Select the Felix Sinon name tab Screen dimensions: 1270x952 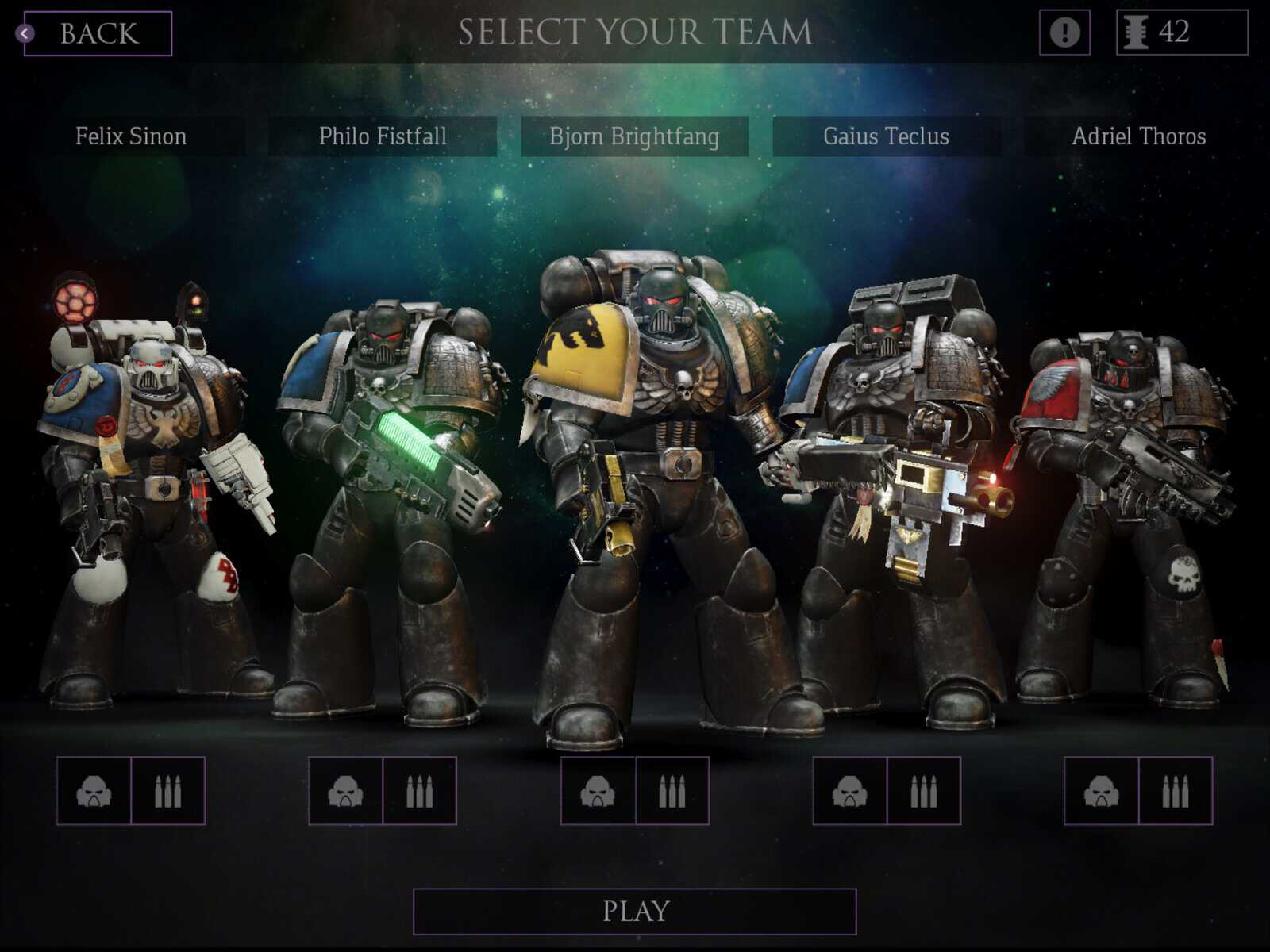coord(129,136)
